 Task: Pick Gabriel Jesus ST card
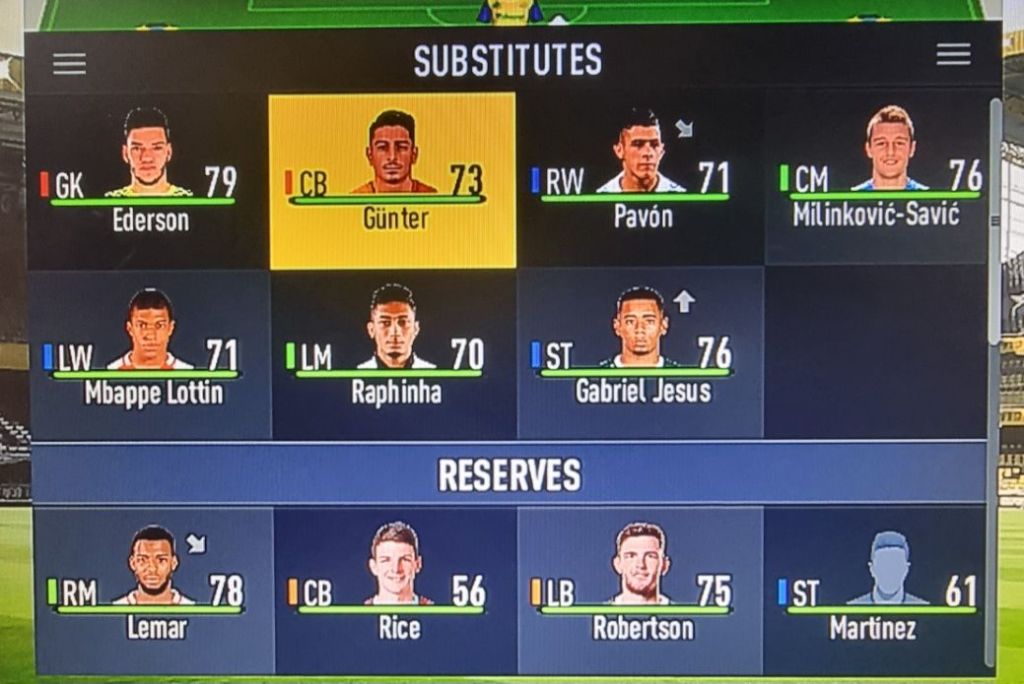tap(640, 353)
